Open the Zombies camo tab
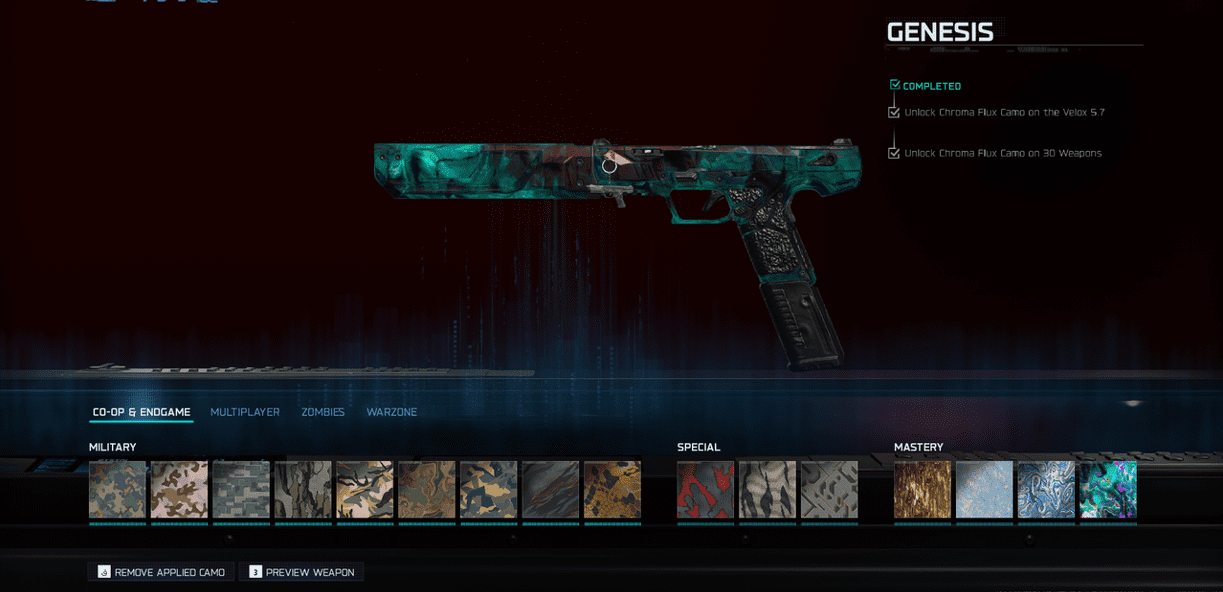The width and height of the screenshot is (1223, 592). click(x=323, y=412)
